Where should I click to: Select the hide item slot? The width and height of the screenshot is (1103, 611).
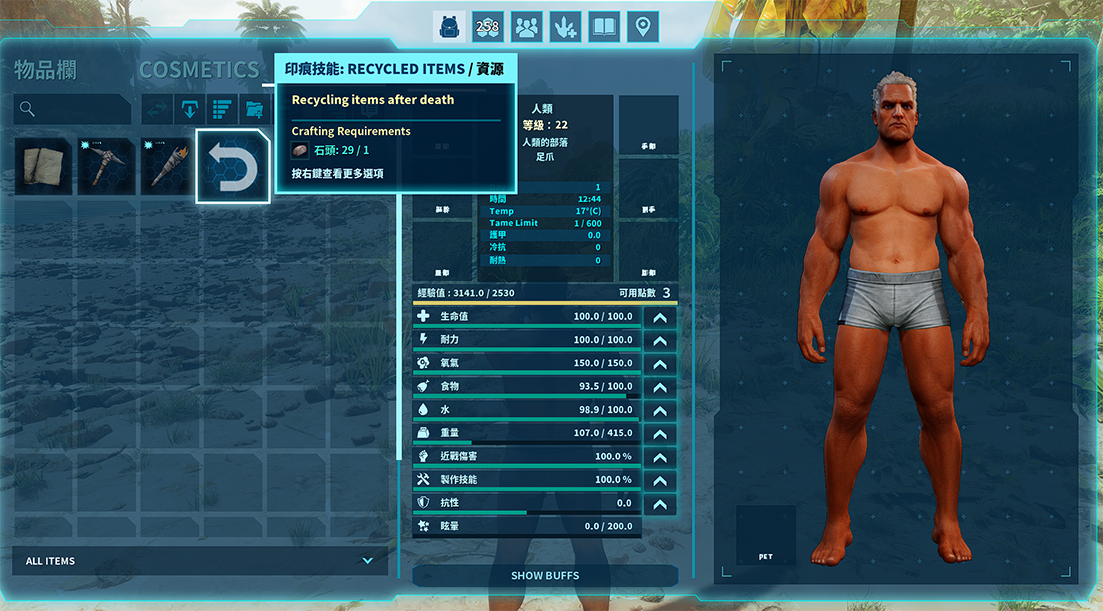tap(43, 167)
